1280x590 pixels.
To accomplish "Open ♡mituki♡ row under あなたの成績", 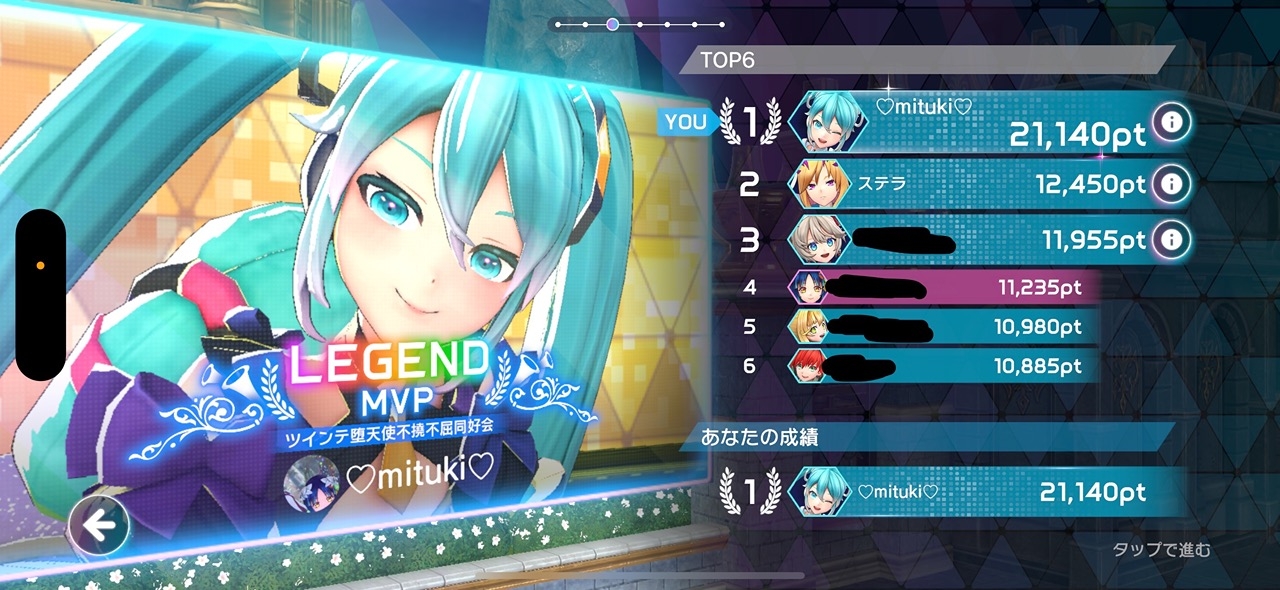I will click(970, 492).
